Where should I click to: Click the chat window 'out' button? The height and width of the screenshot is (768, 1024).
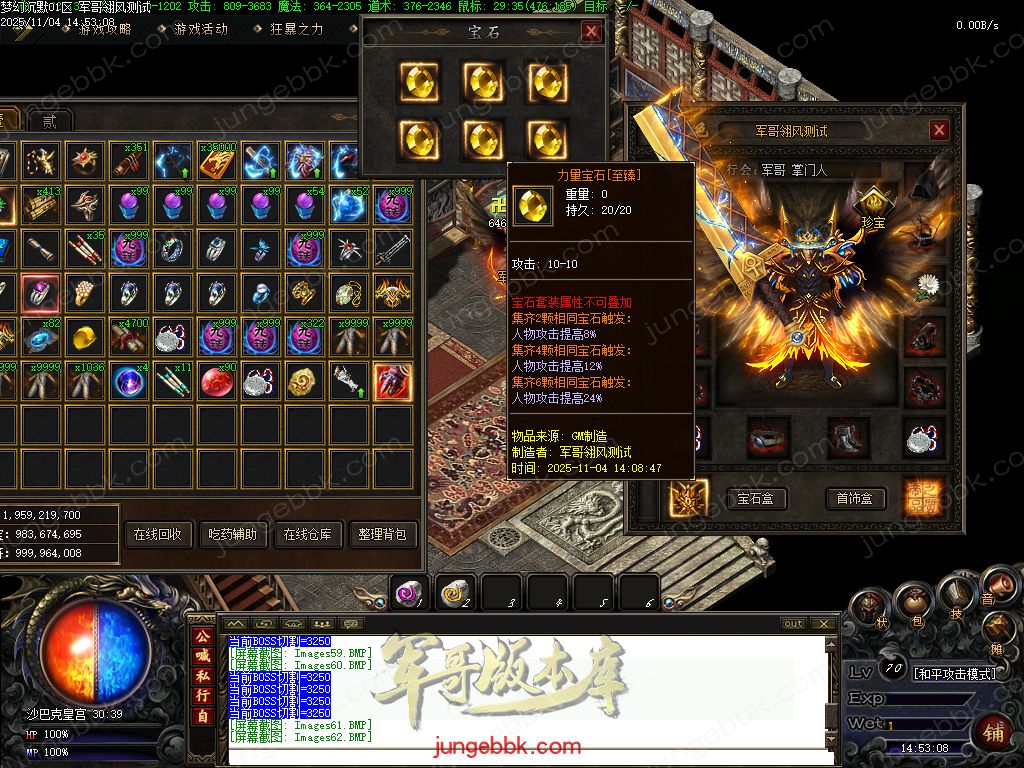pyautogui.click(x=793, y=623)
